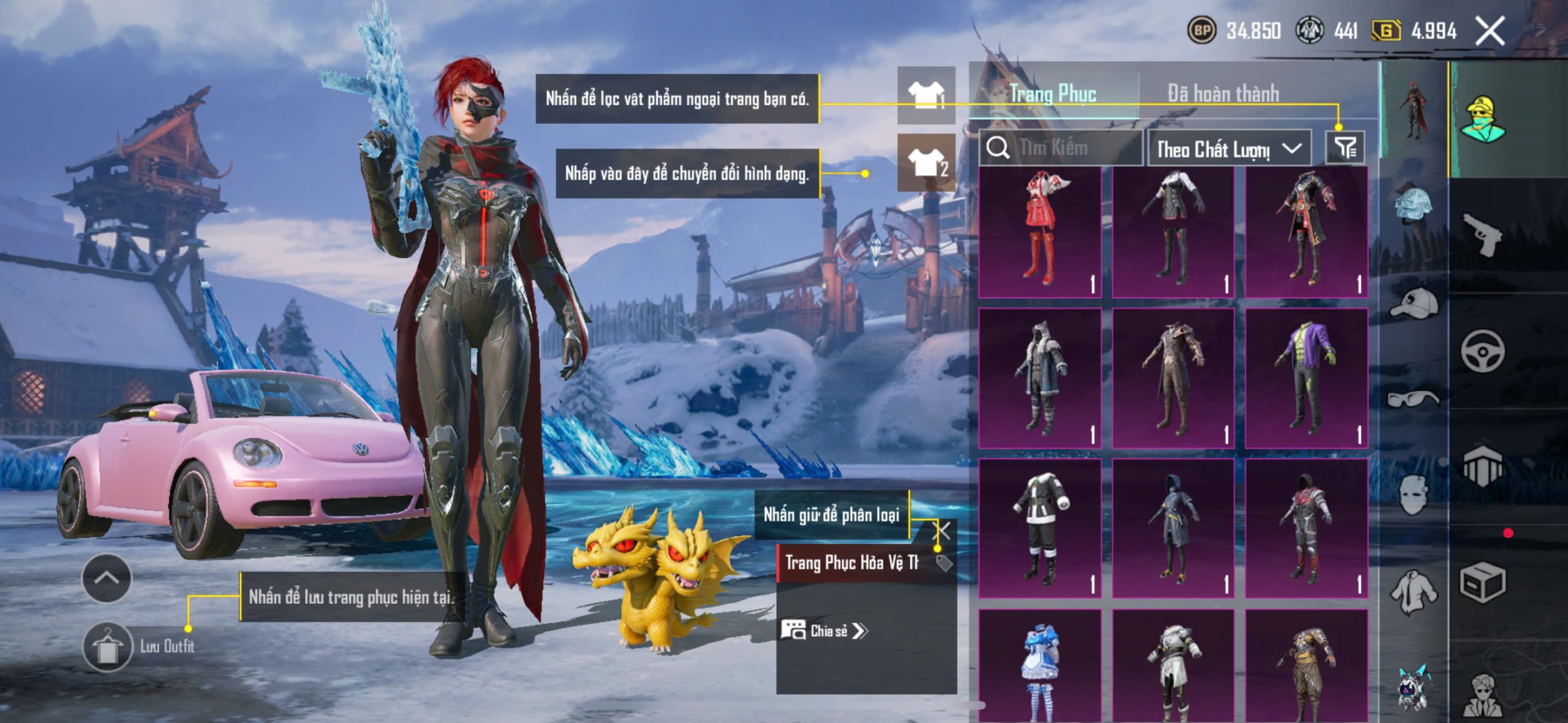Switch to the Trang Phục tab
The image size is (1568, 723).
click(x=1052, y=94)
